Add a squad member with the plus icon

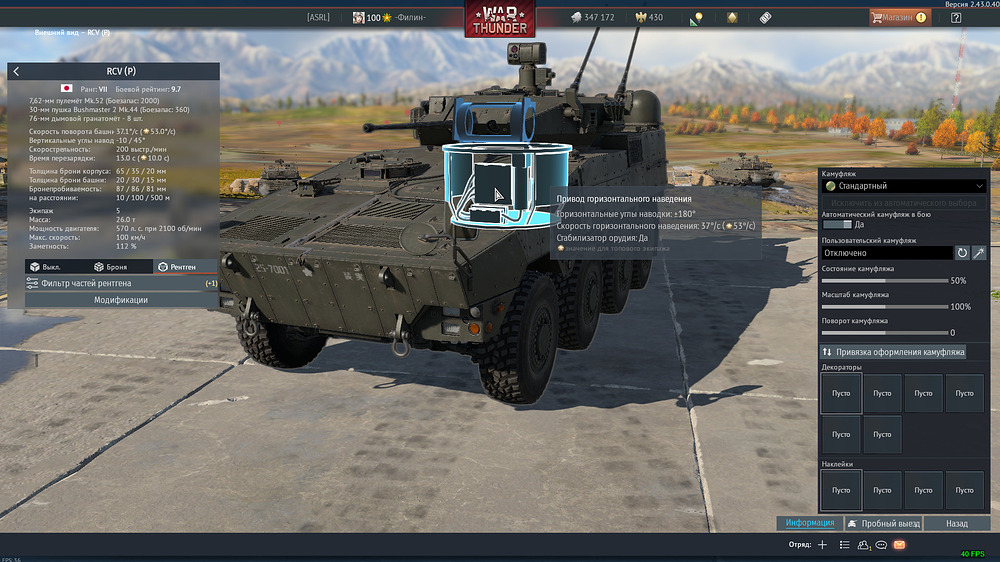822,545
